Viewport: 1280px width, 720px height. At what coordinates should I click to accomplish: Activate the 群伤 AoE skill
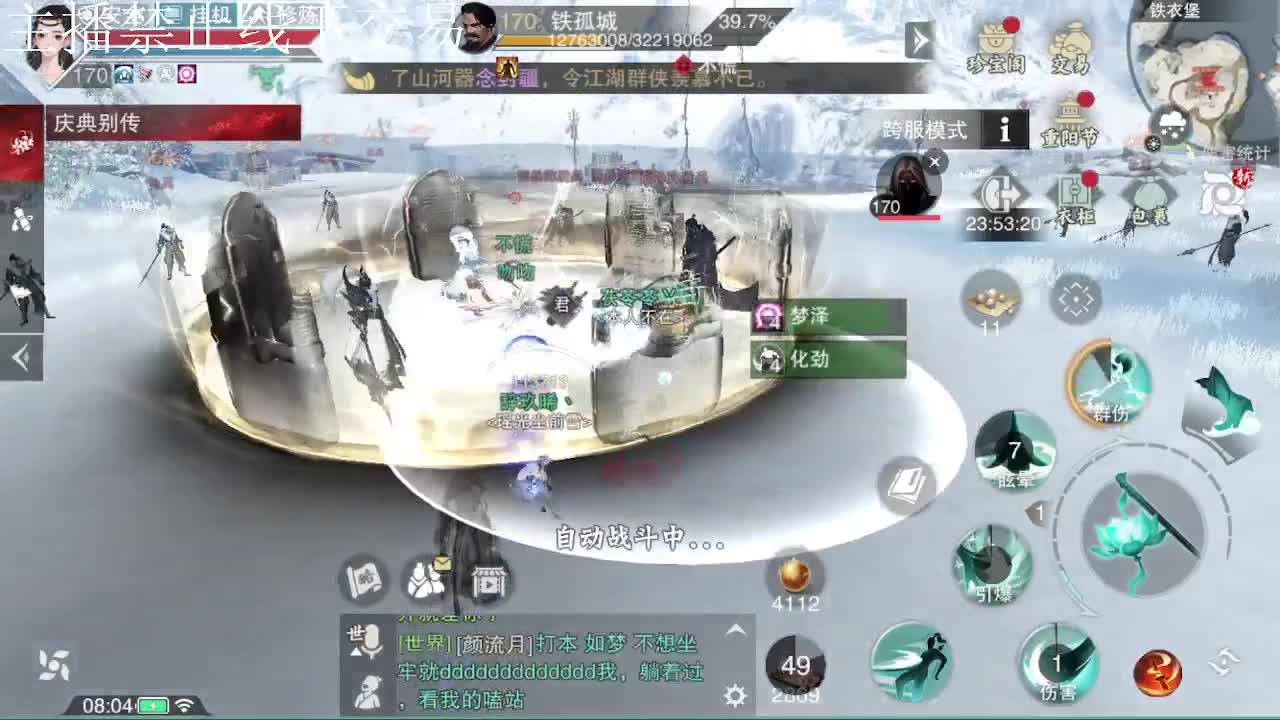click(1107, 383)
